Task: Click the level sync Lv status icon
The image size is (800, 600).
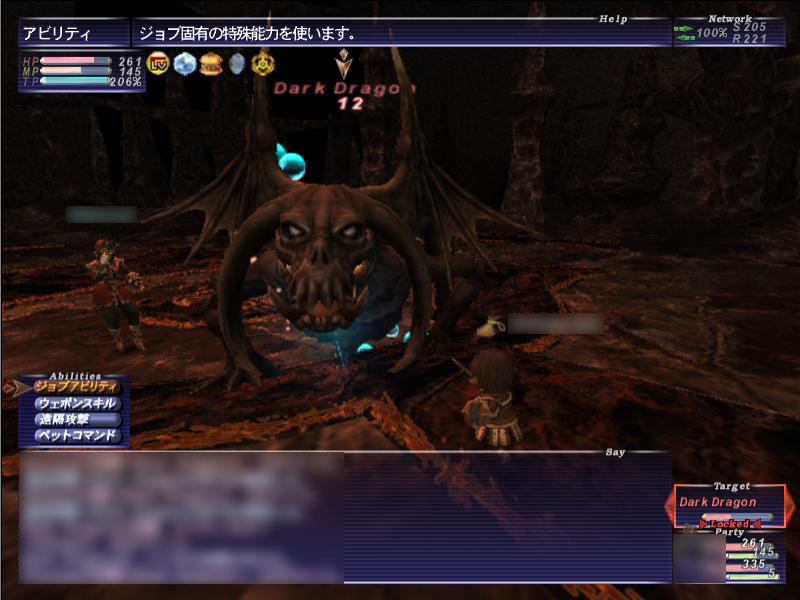Action: pyautogui.click(x=157, y=64)
